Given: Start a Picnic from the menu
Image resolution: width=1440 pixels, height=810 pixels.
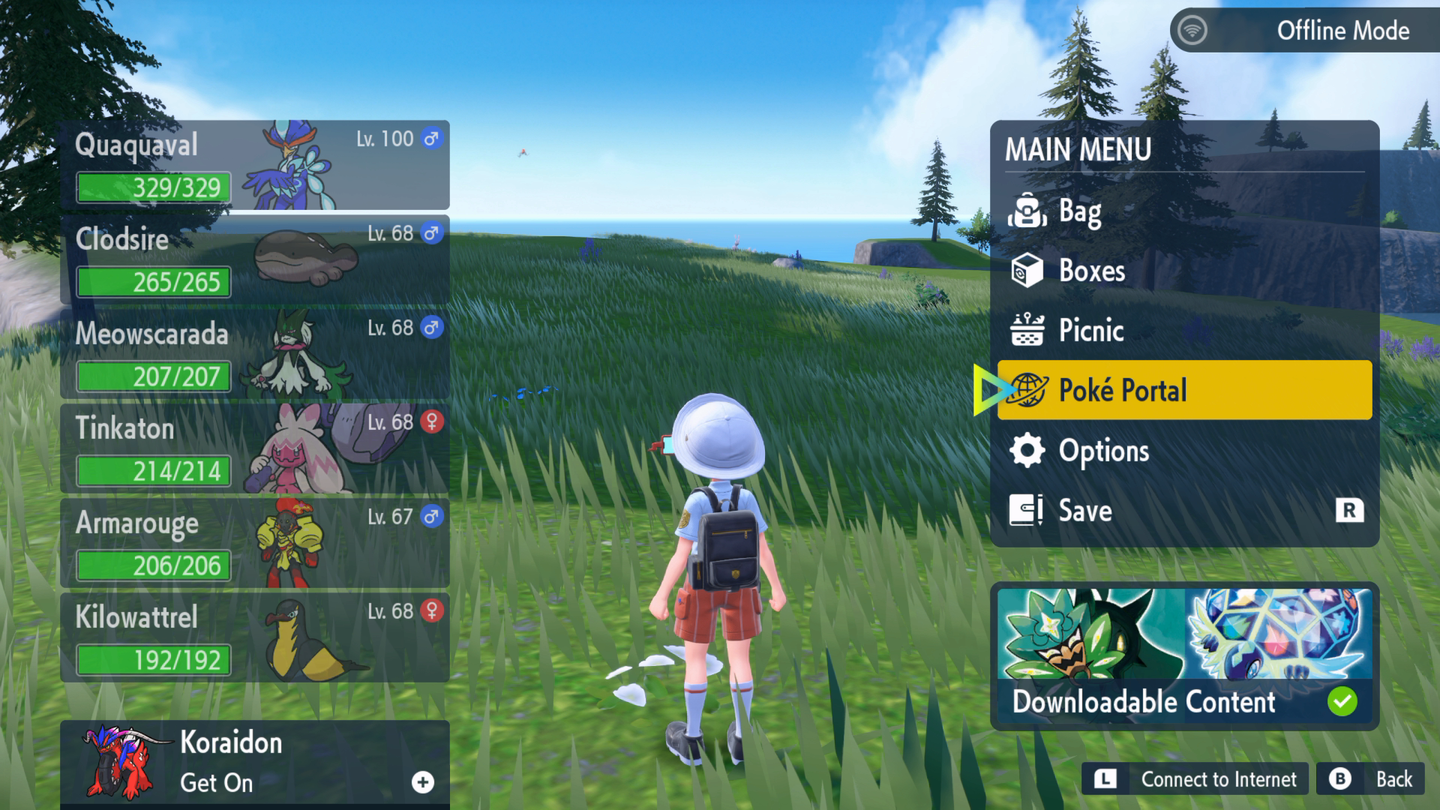Looking at the screenshot, I should (1184, 331).
